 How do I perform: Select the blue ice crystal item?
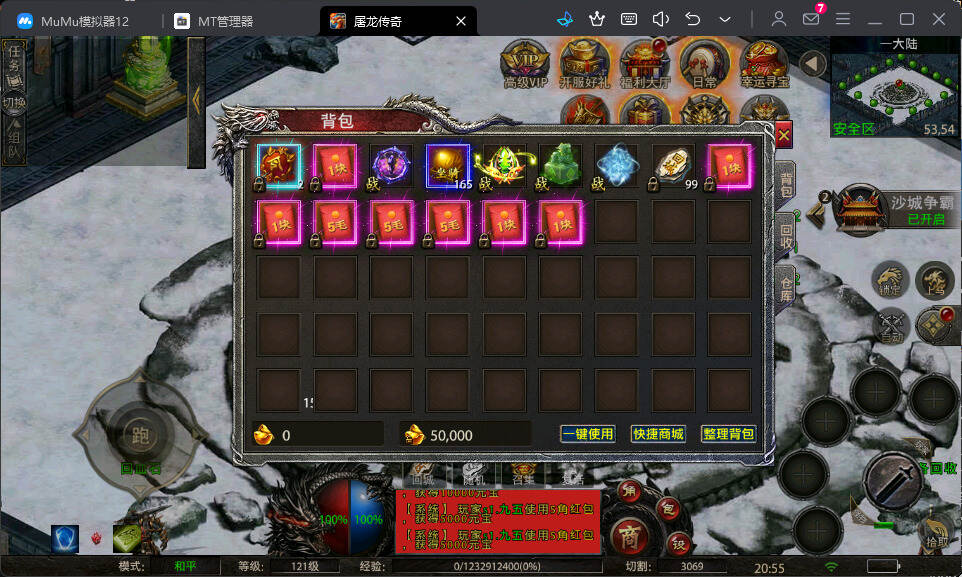click(616, 166)
